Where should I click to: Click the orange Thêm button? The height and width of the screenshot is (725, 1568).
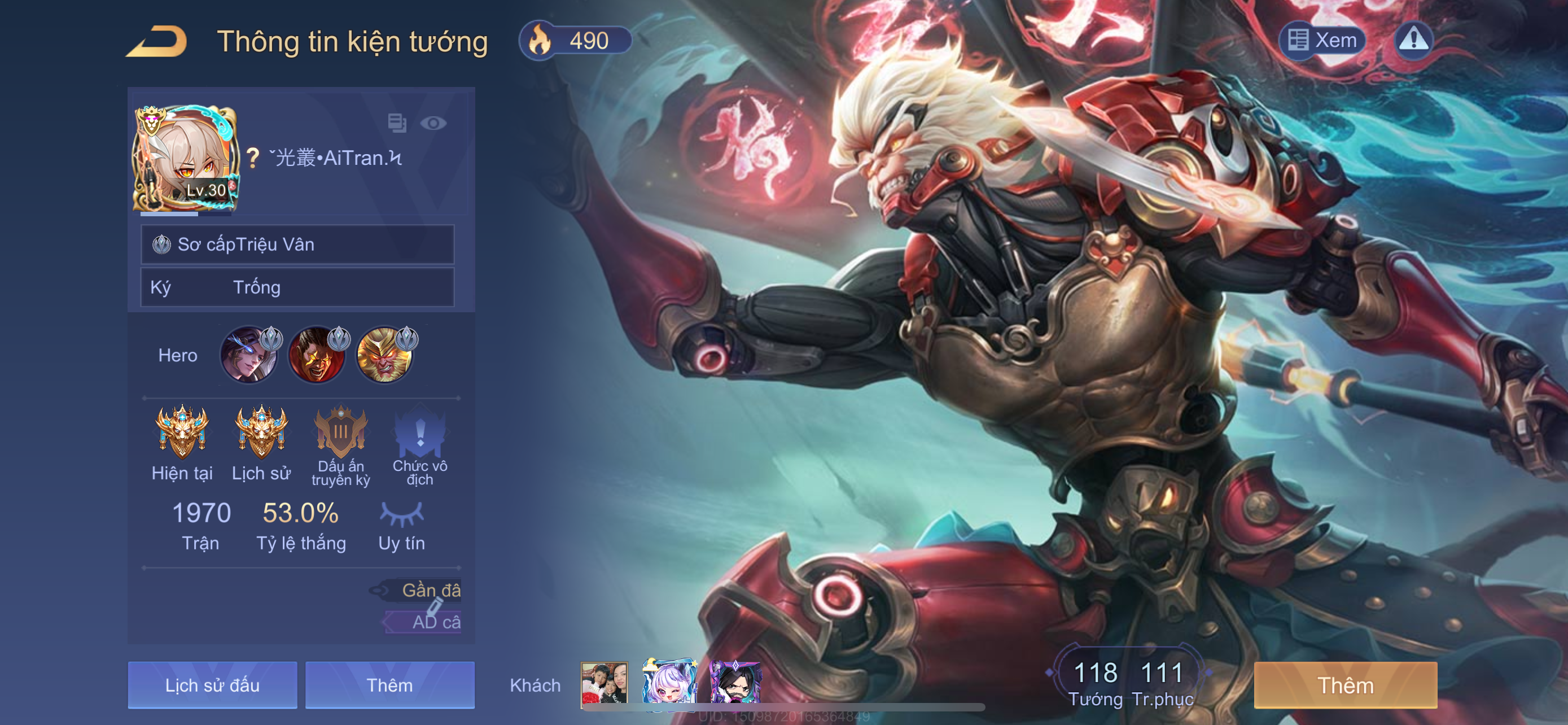click(1345, 685)
